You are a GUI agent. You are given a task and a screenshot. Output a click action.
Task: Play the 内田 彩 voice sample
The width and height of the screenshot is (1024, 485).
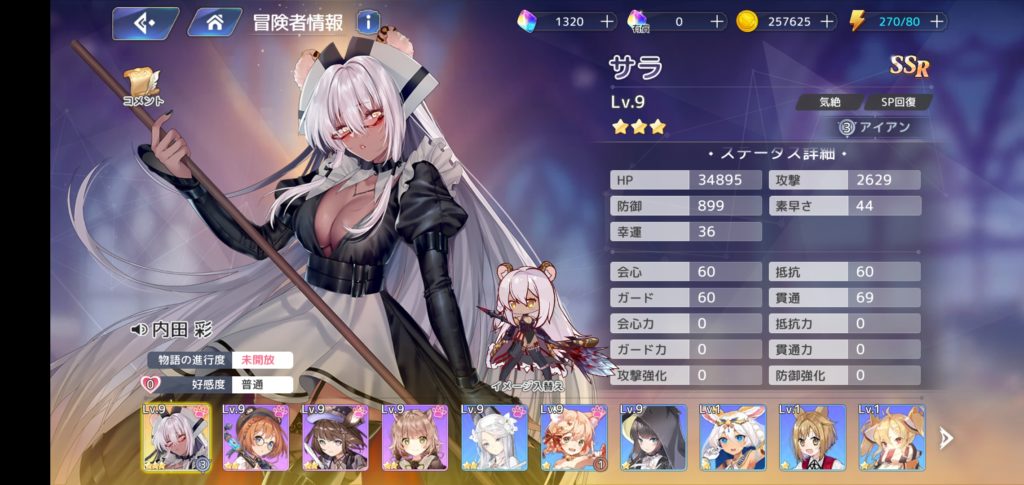point(138,330)
